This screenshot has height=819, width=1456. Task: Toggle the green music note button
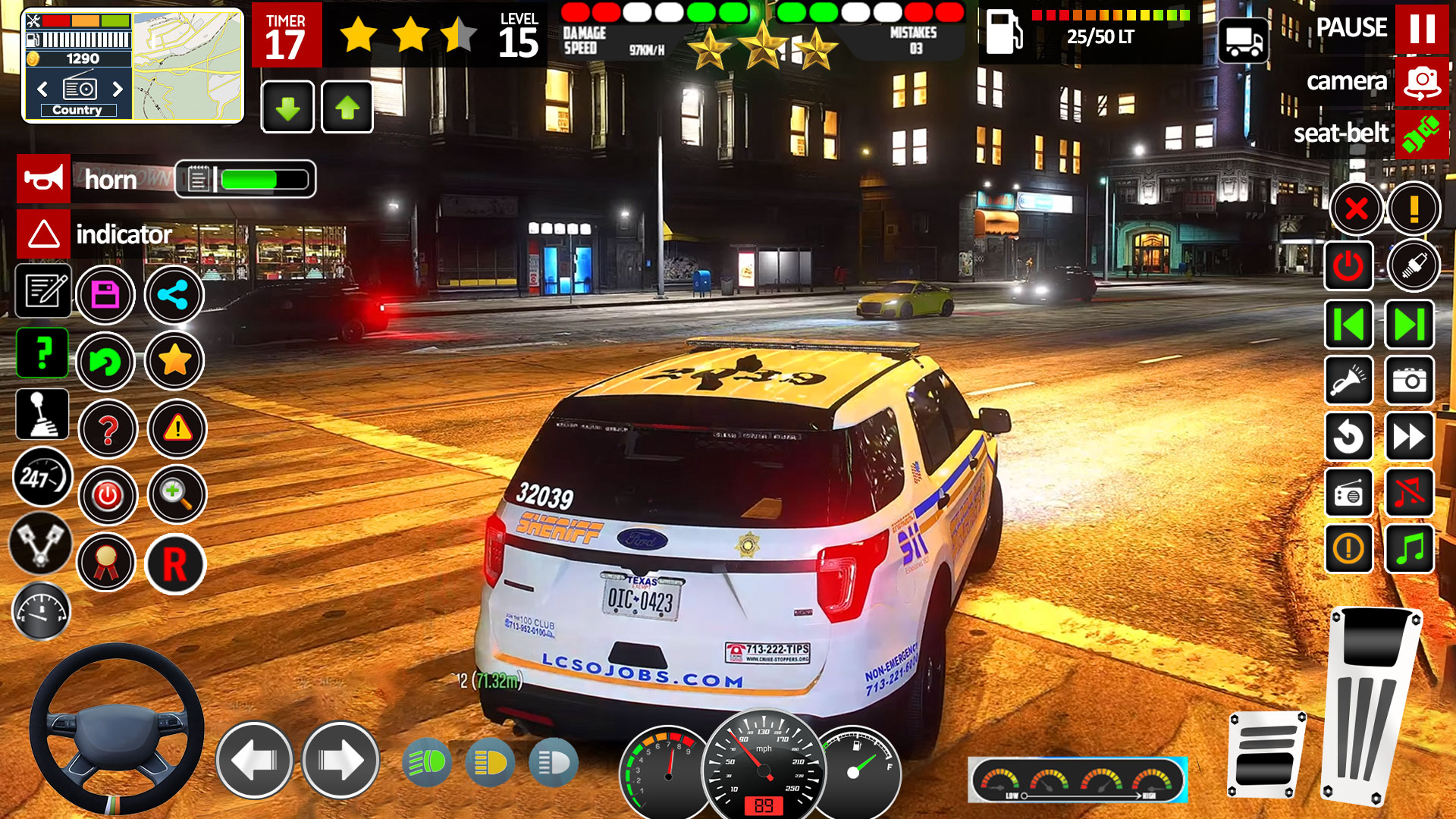[x=1409, y=548]
